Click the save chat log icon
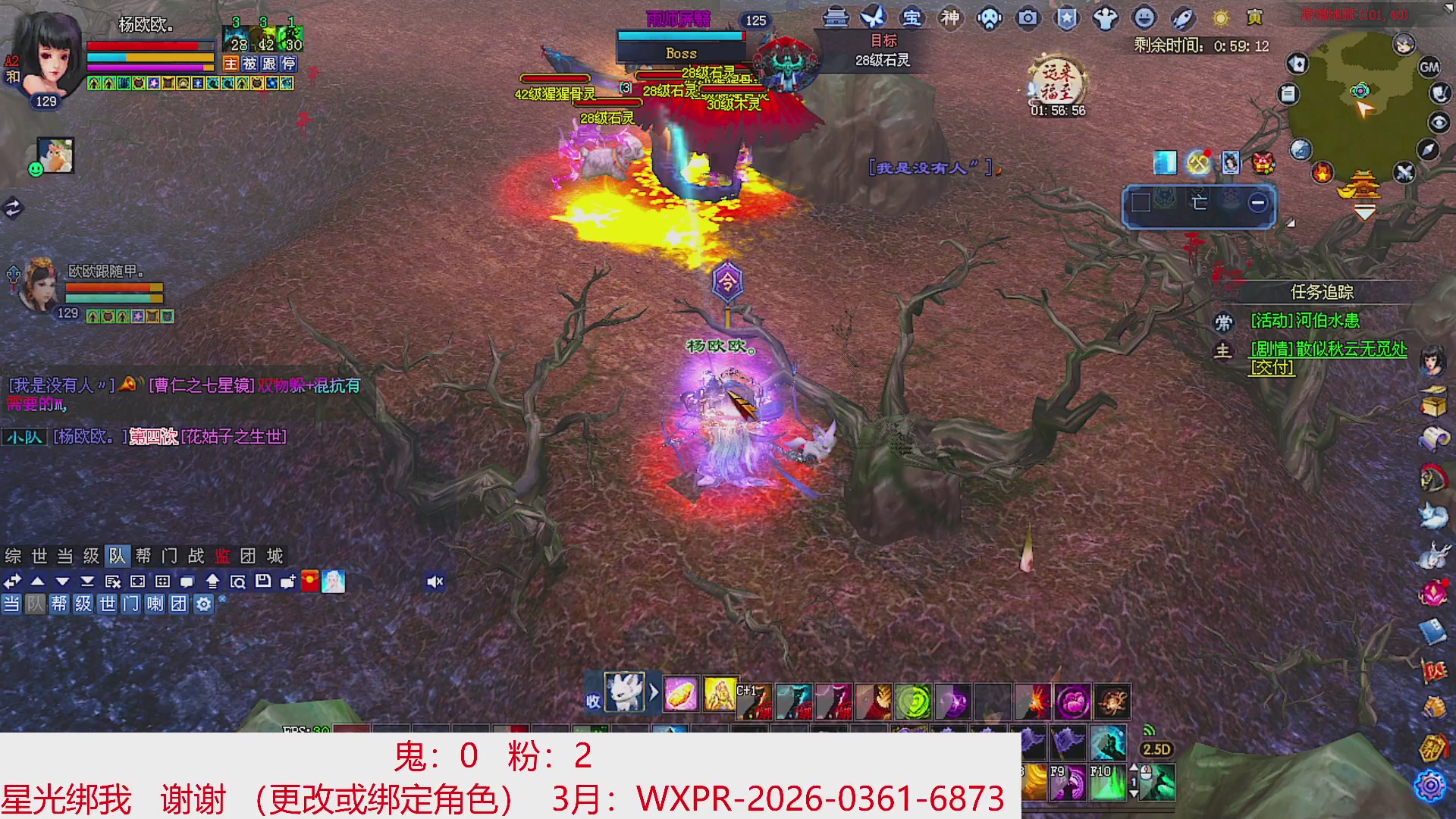 tap(265, 581)
